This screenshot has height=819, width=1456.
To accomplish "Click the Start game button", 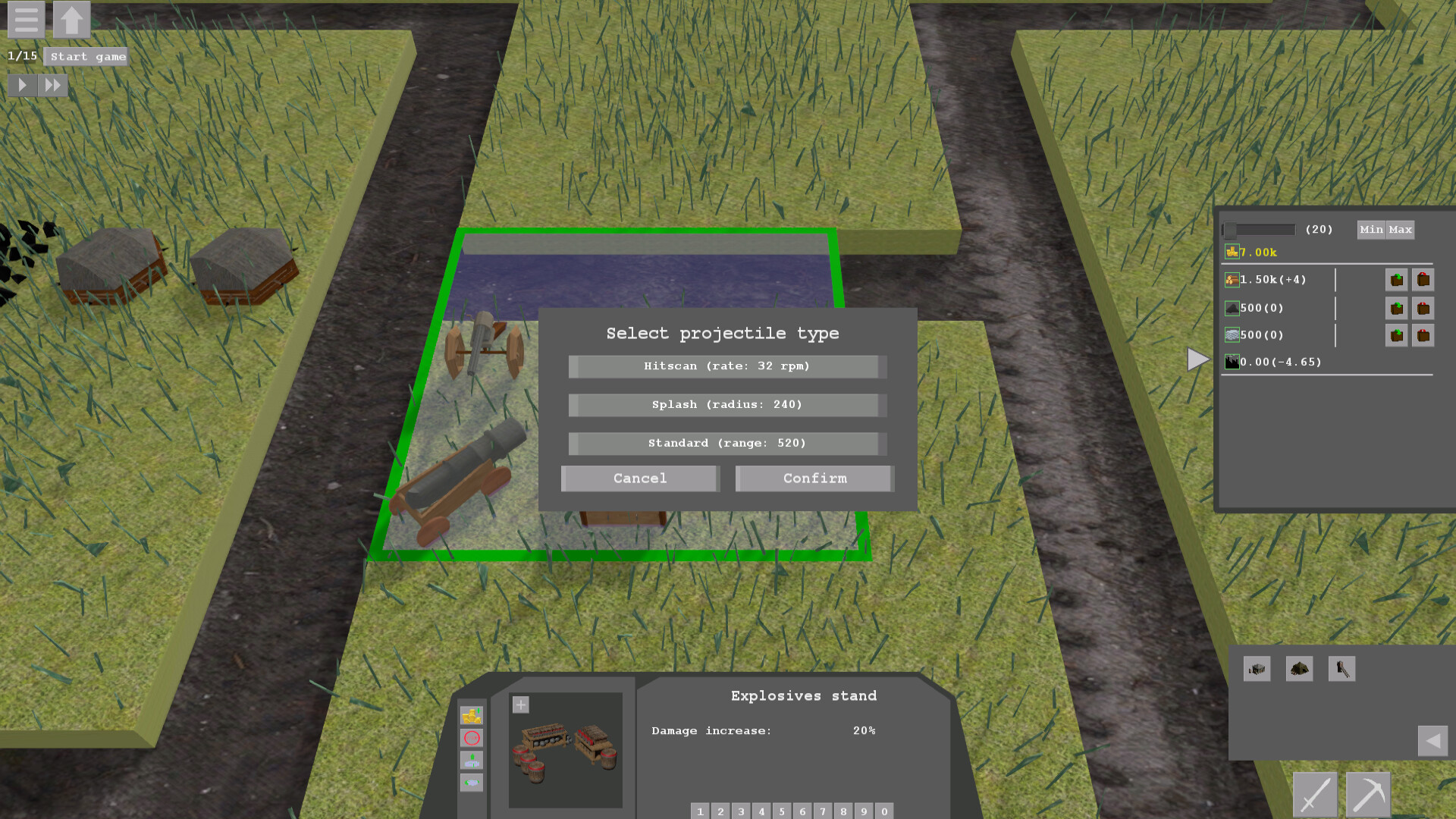I will click(x=86, y=56).
